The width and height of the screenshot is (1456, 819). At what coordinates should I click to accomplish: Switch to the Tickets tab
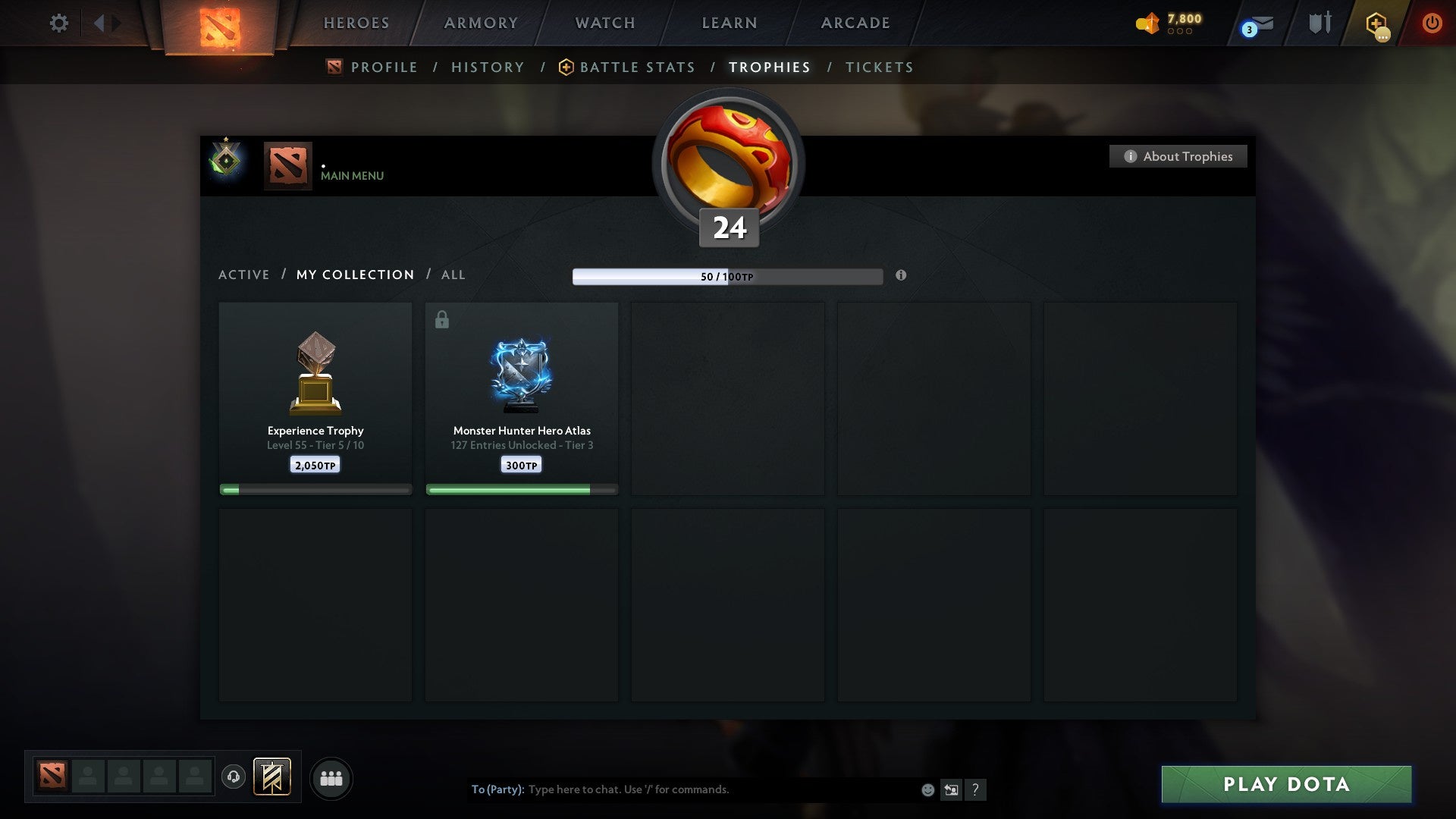tap(878, 67)
